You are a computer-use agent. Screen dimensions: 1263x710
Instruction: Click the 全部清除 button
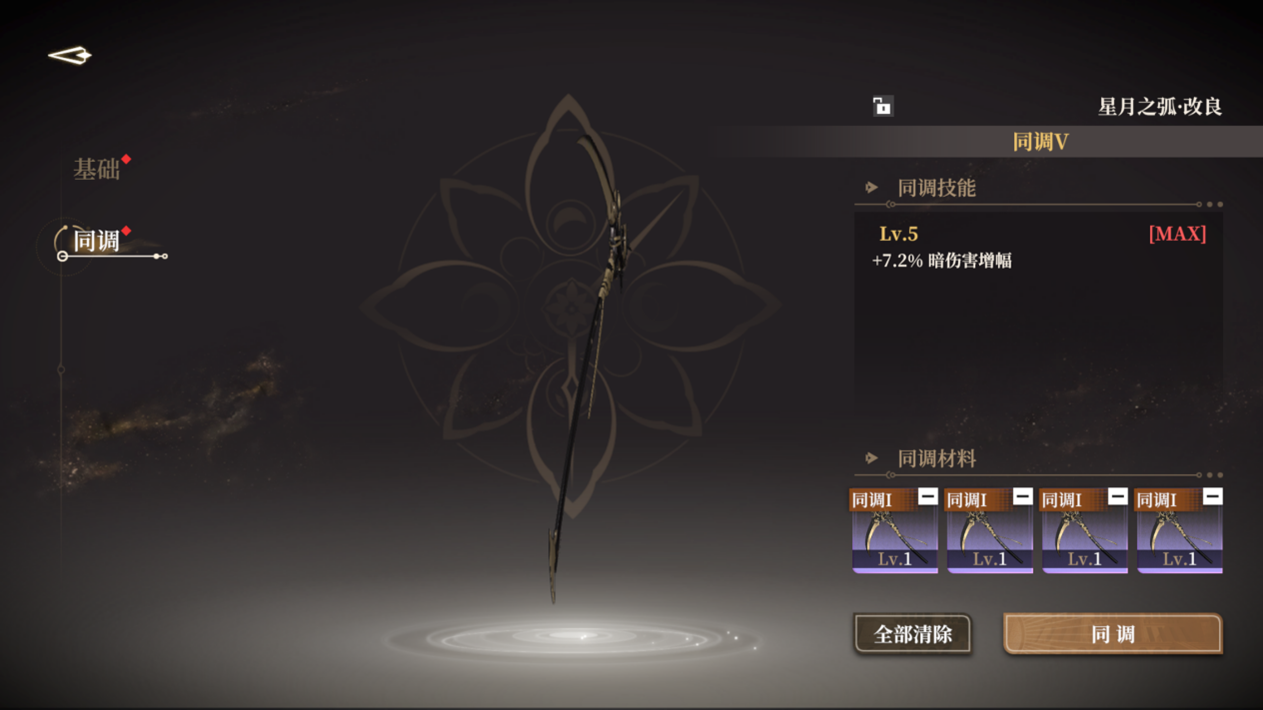[x=912, y=634]
